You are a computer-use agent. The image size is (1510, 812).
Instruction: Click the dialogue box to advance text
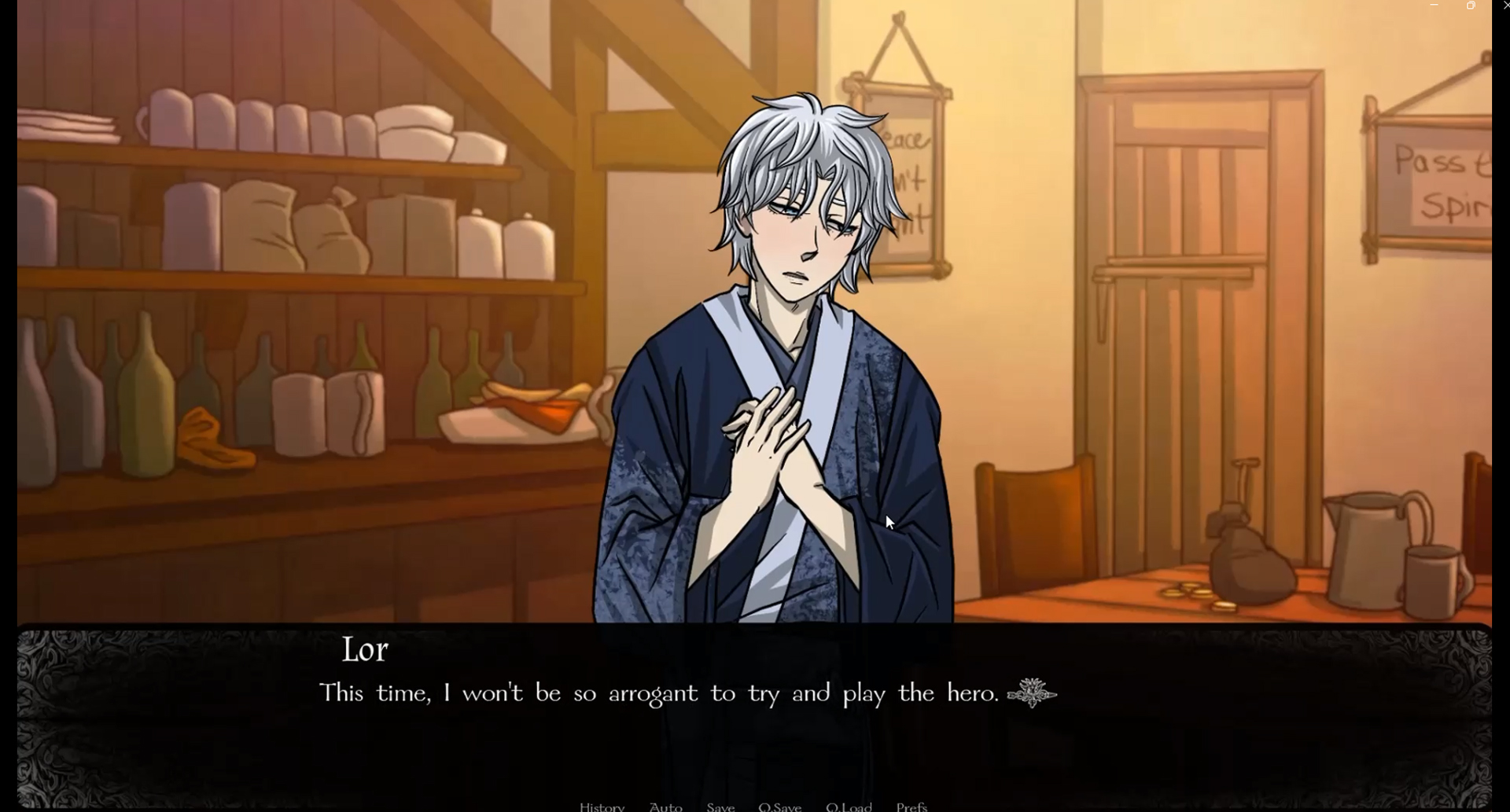coord(755,731)
